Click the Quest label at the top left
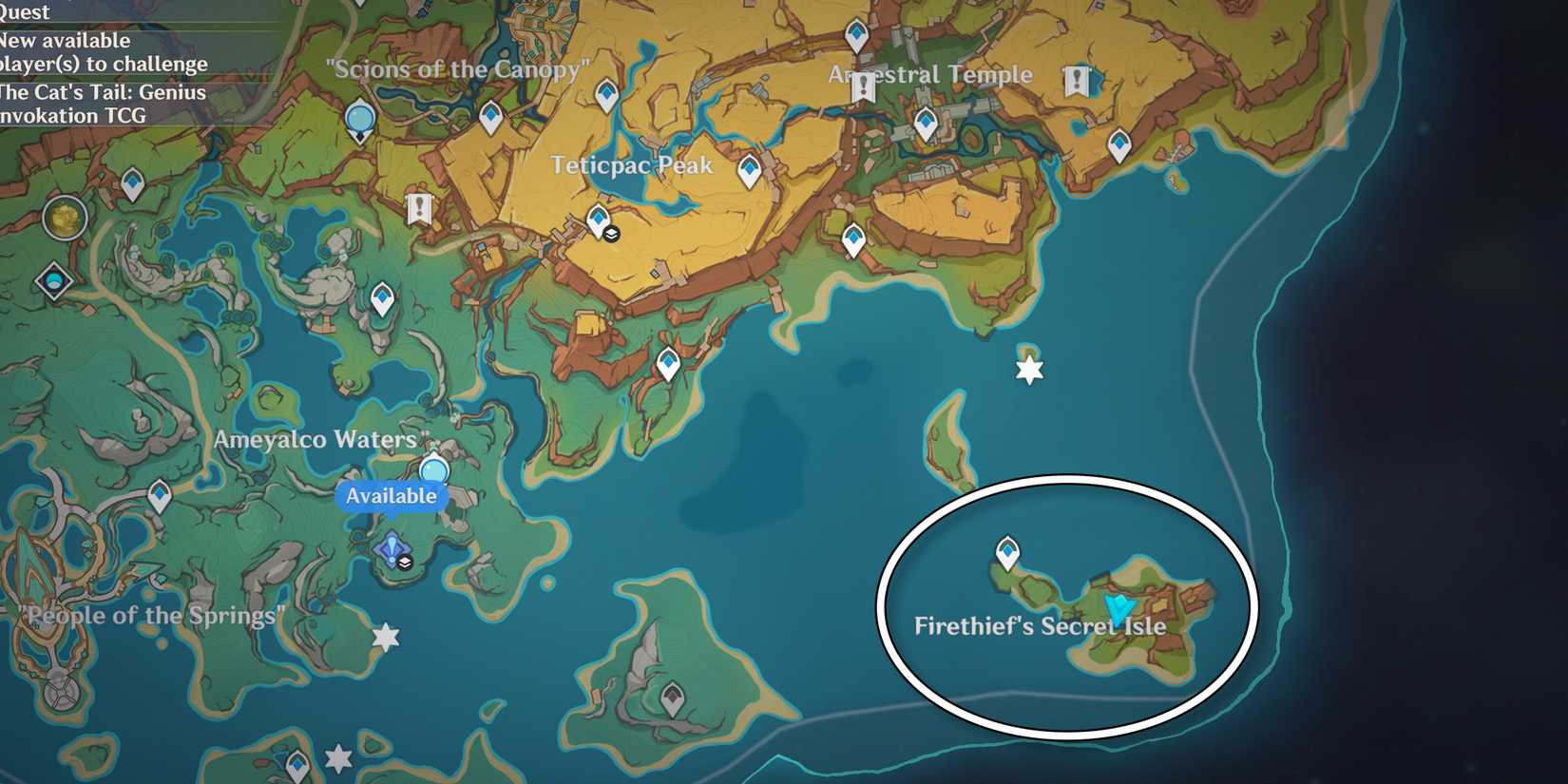Viewport: 1568px width, 784px height. (x=23, y=13)
